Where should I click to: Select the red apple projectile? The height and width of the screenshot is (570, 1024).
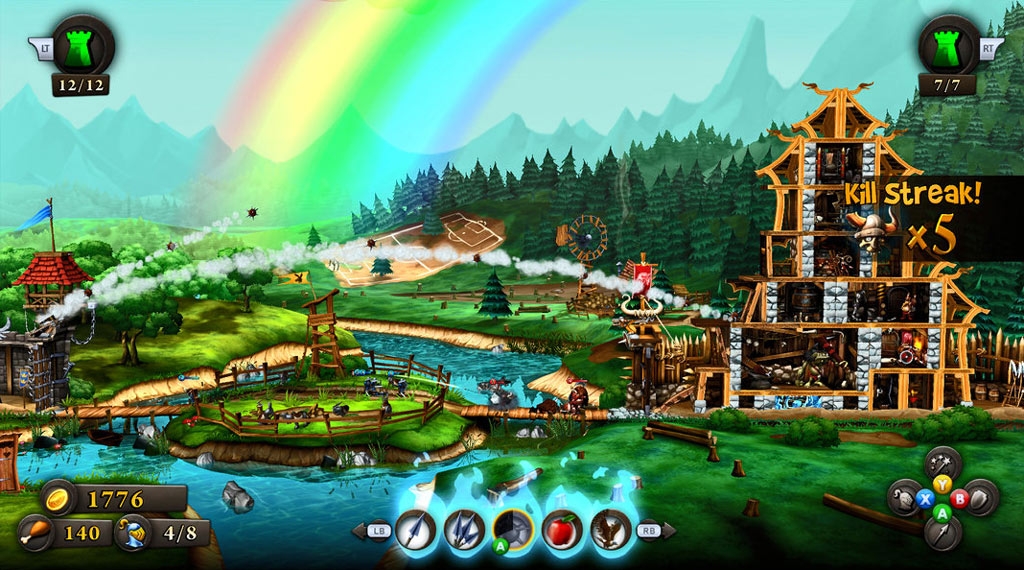[x=562, y=529]
